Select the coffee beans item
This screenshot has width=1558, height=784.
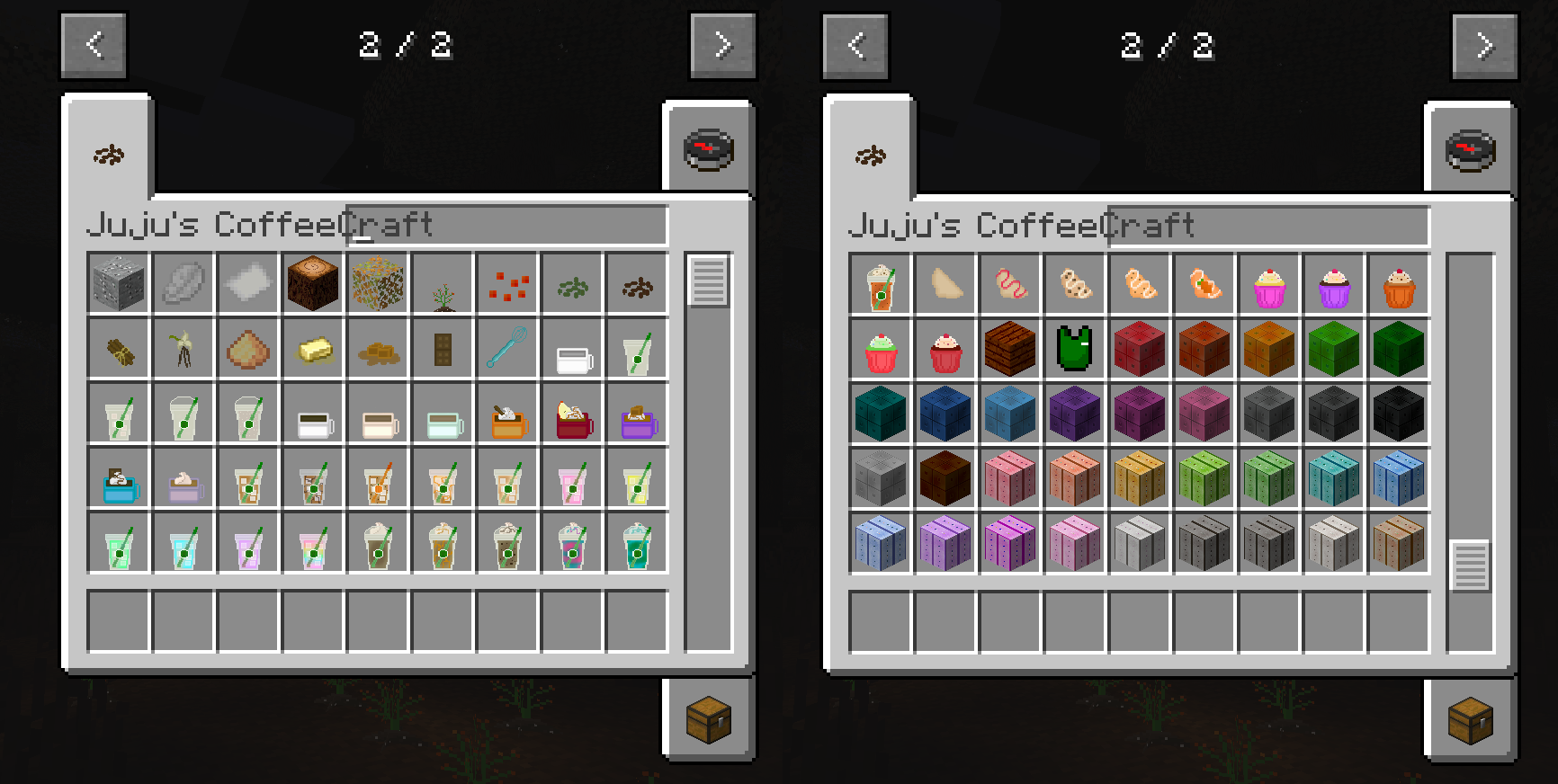tap(636, 283)
